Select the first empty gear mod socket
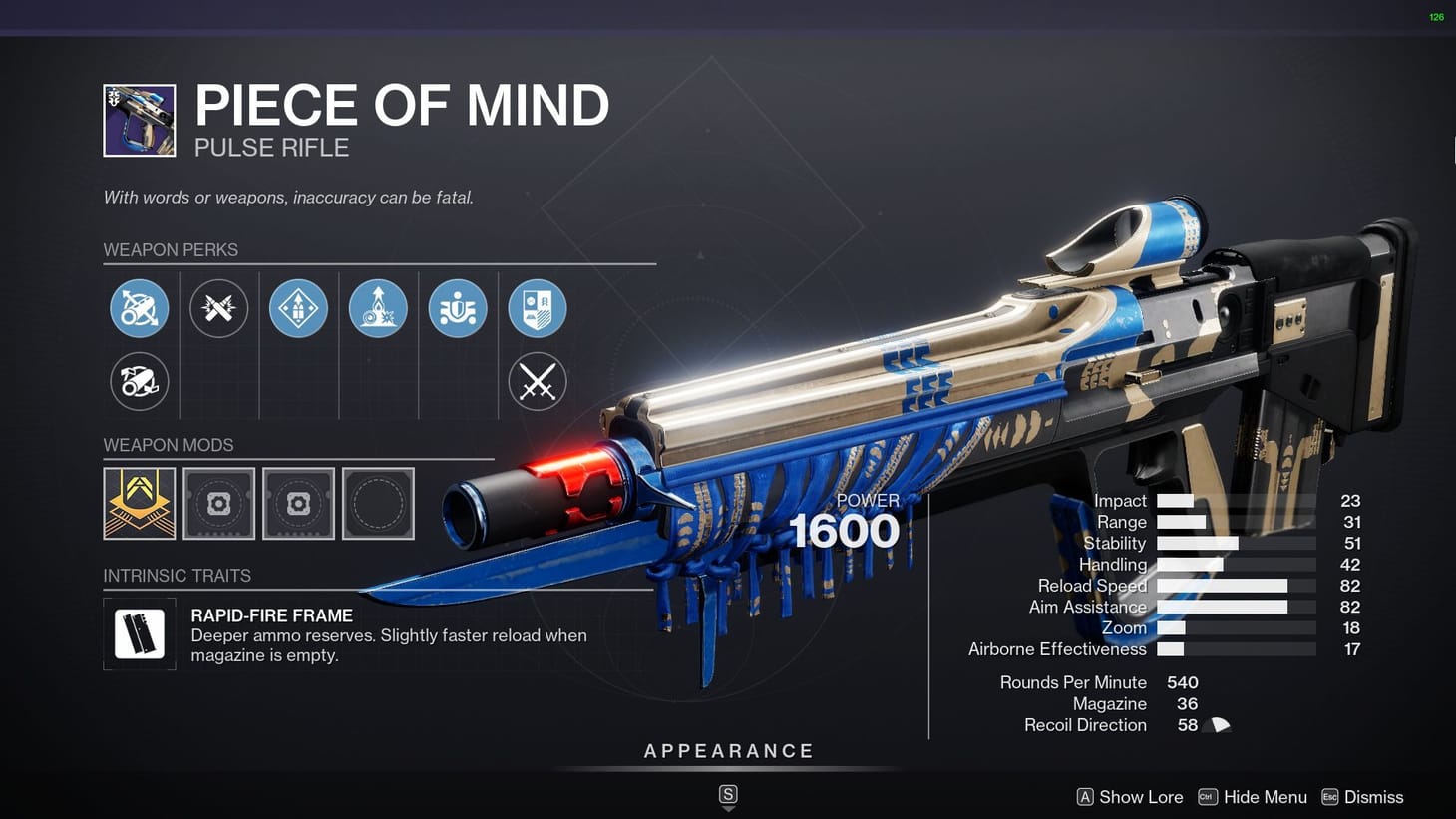 pos(218,503)
